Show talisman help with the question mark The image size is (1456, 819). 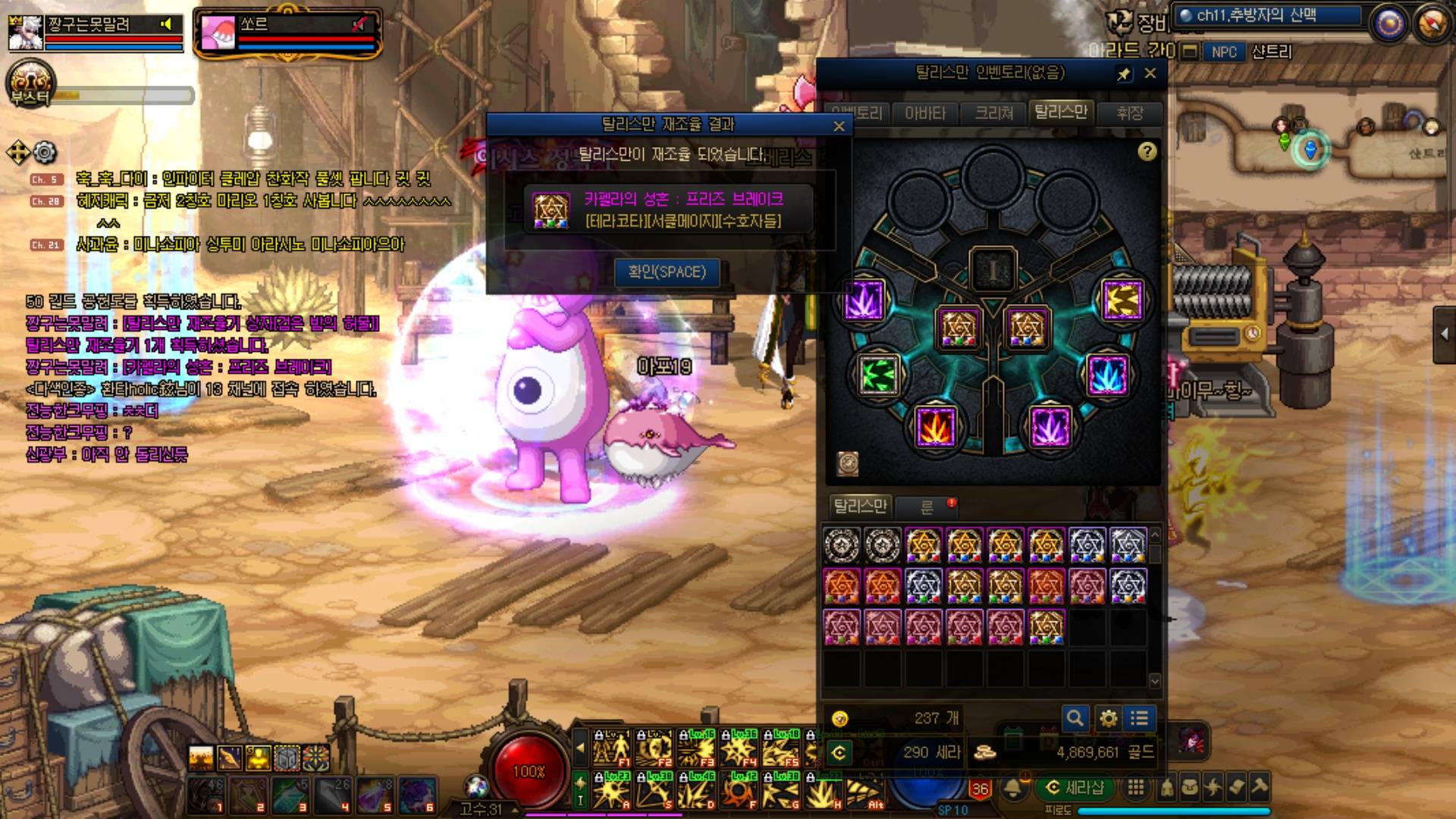(1147, 152)
